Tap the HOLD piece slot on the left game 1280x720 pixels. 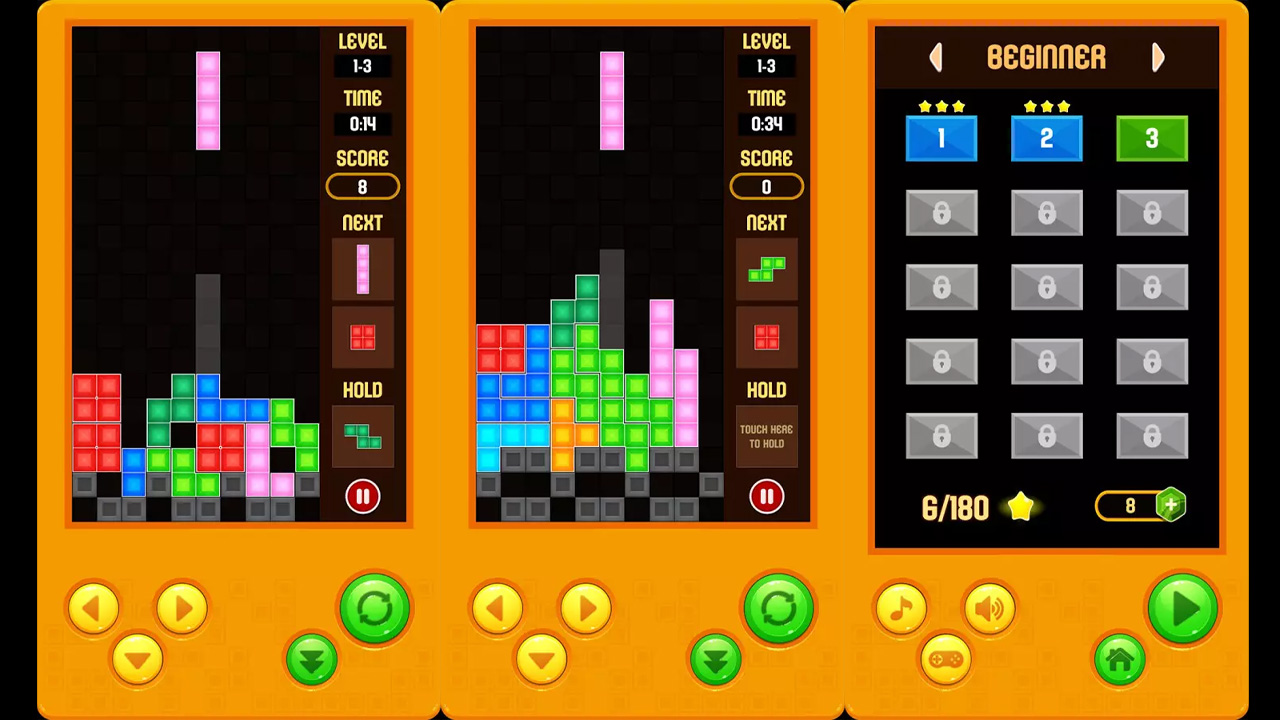point(362,437)
